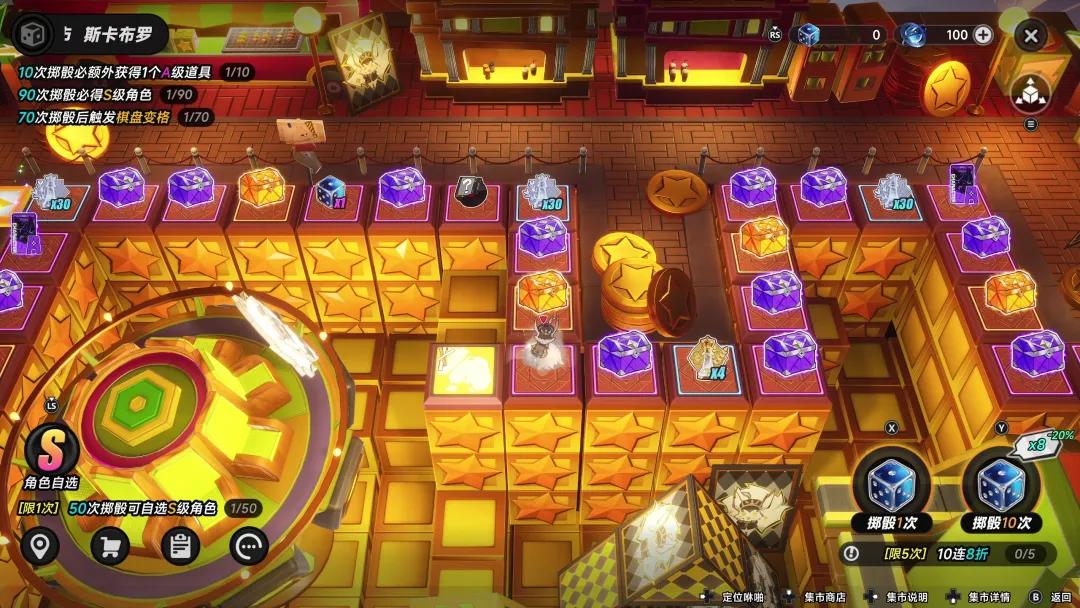Screen dimensions: 1080x608
Task: Roll the dice once (掷骰1次)
Action: (890, 487)
